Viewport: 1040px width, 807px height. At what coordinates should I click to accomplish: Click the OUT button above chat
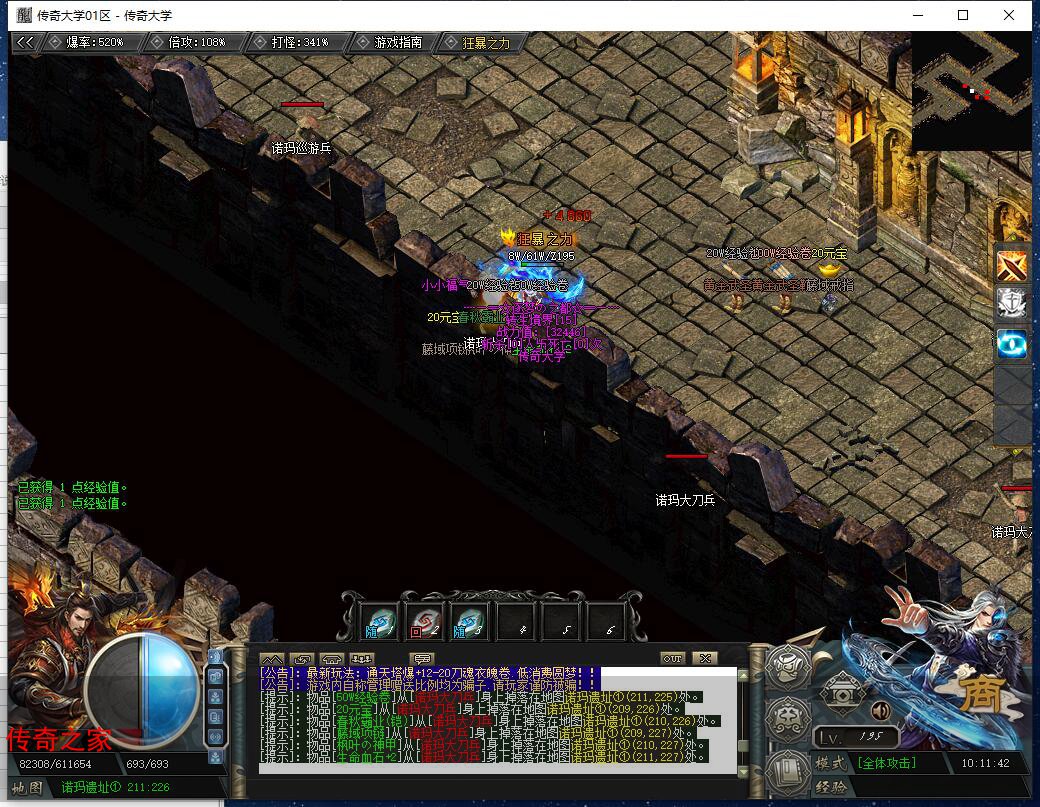pyautogui.click(x=672, y=658)
